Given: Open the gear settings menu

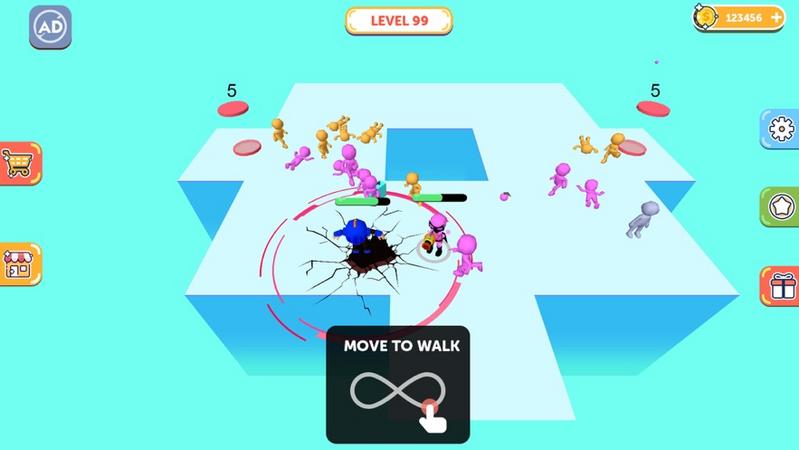Looking at the screenshot, I should [x=780, y=129].
